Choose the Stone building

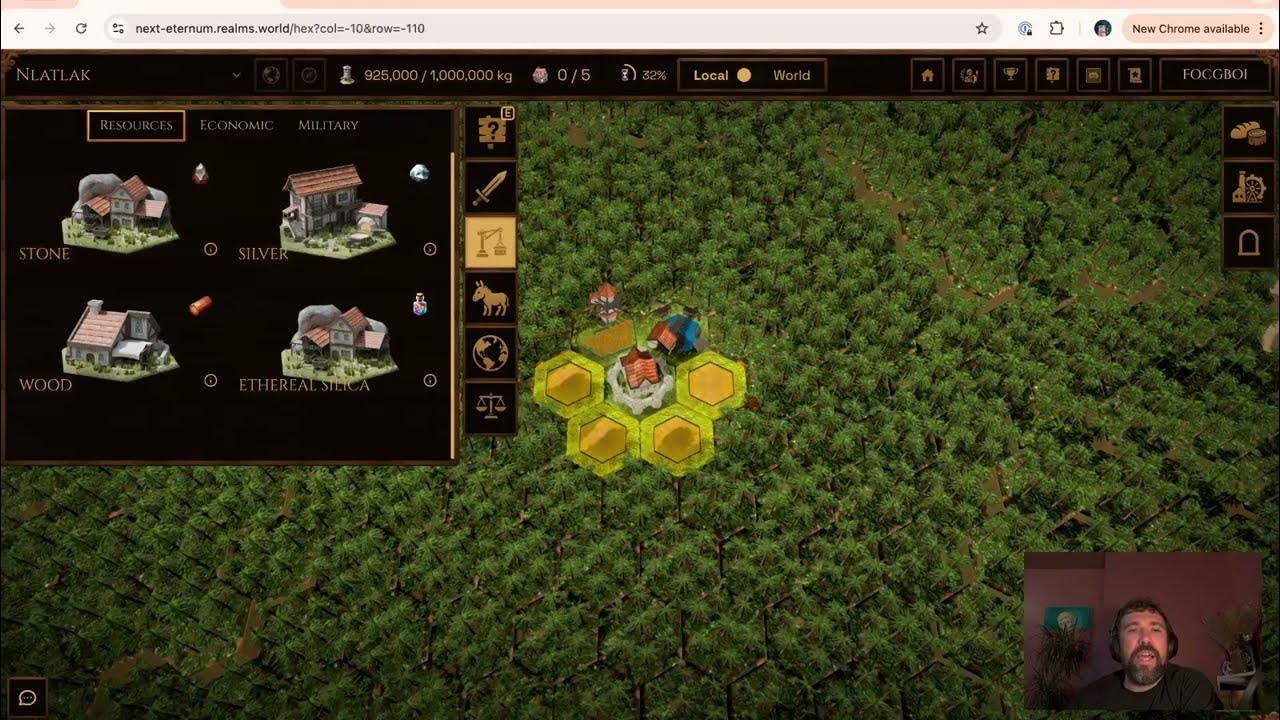[x=120, y=212]
